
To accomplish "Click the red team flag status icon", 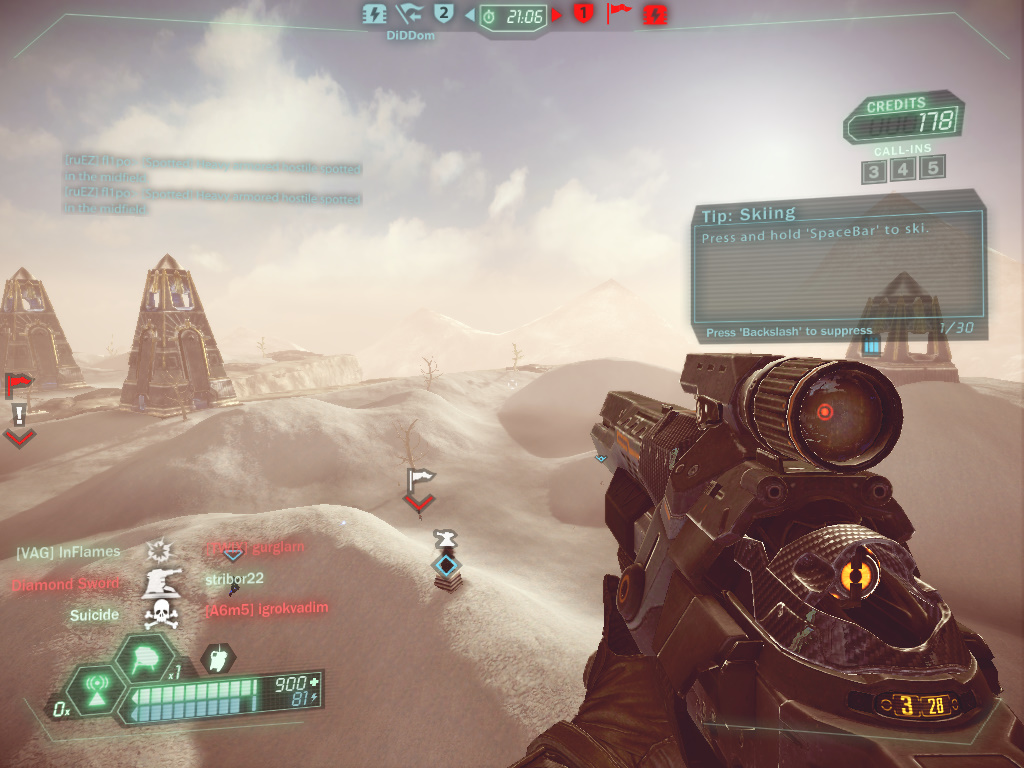I will [620, 14].
